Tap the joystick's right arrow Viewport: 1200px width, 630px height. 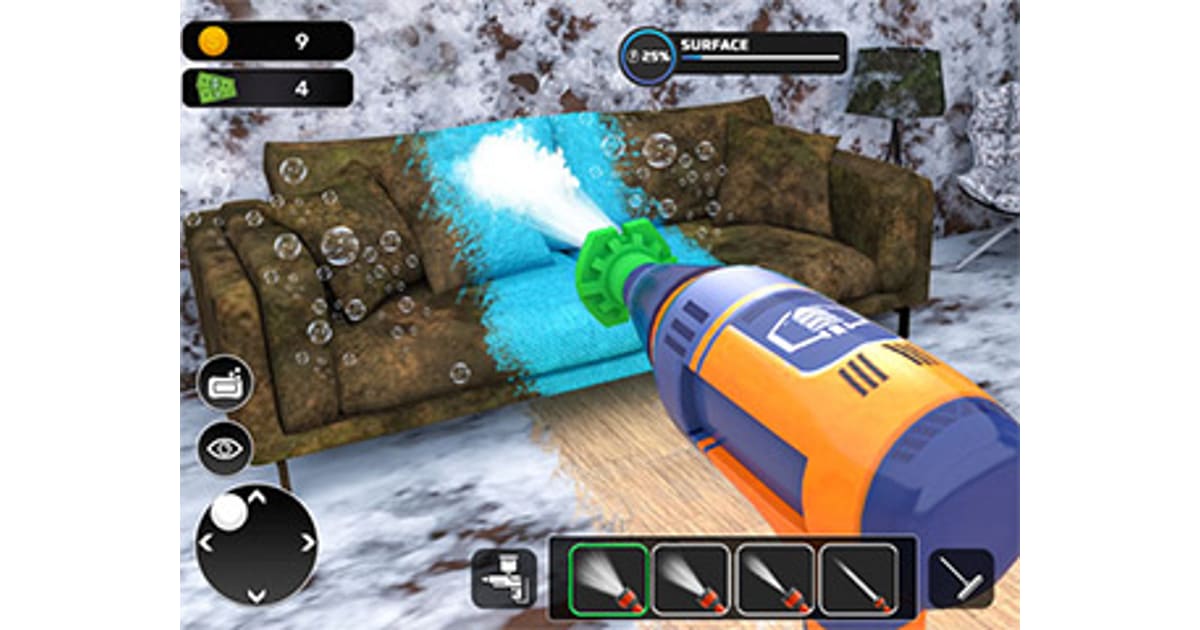307,543
